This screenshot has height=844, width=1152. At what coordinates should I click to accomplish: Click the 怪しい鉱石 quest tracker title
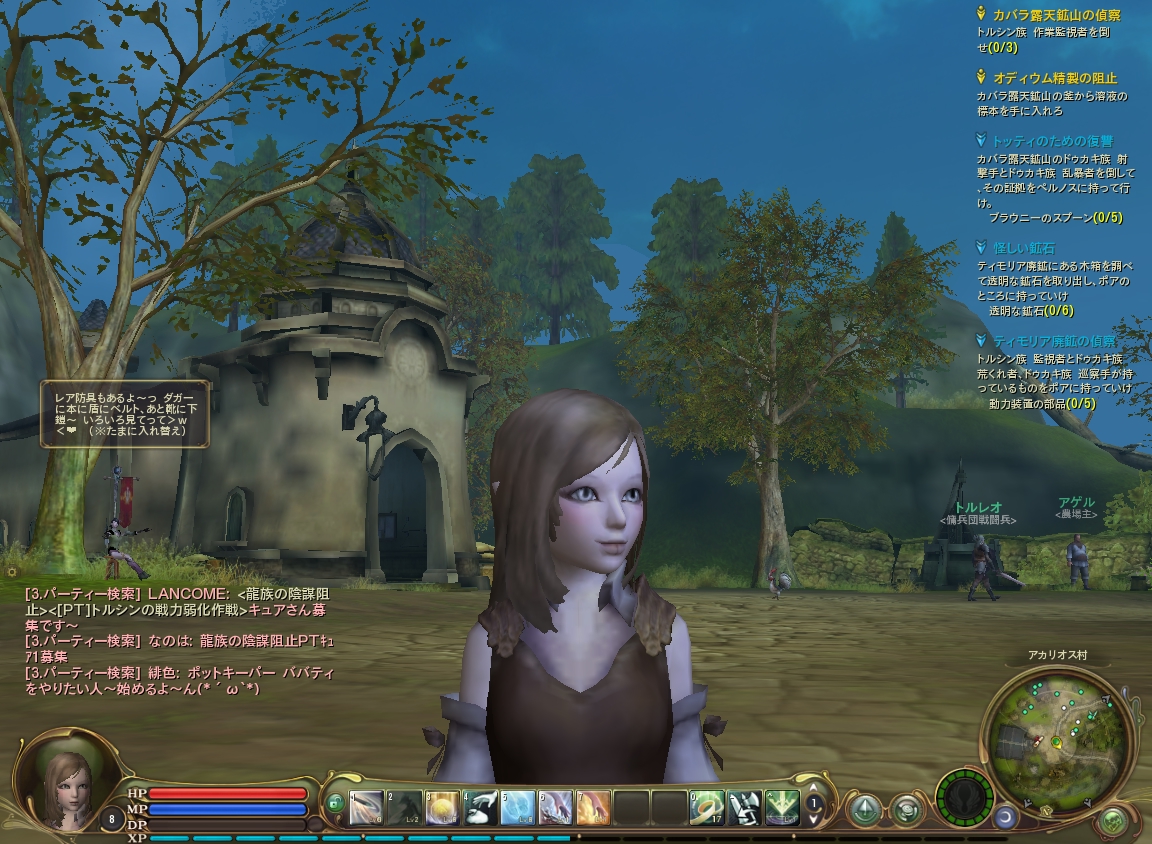(1023, 247)
